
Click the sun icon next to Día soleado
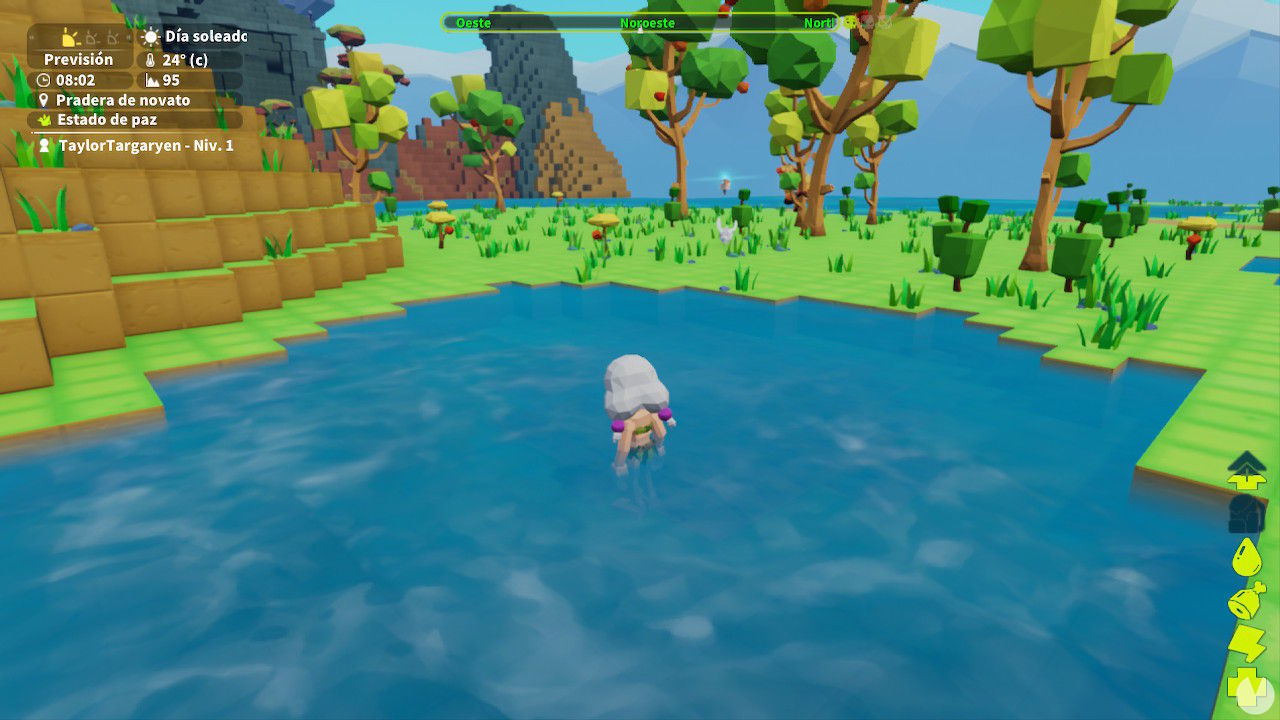(150, 37)
